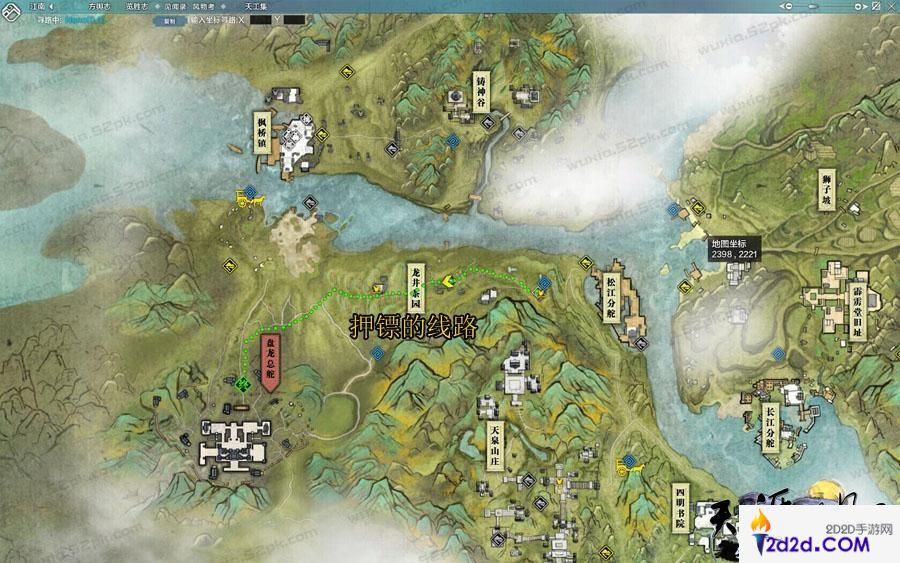Select the 龙井茶园 location label
The height and width of the screenshot is (563, 900).
pos(415,287)
